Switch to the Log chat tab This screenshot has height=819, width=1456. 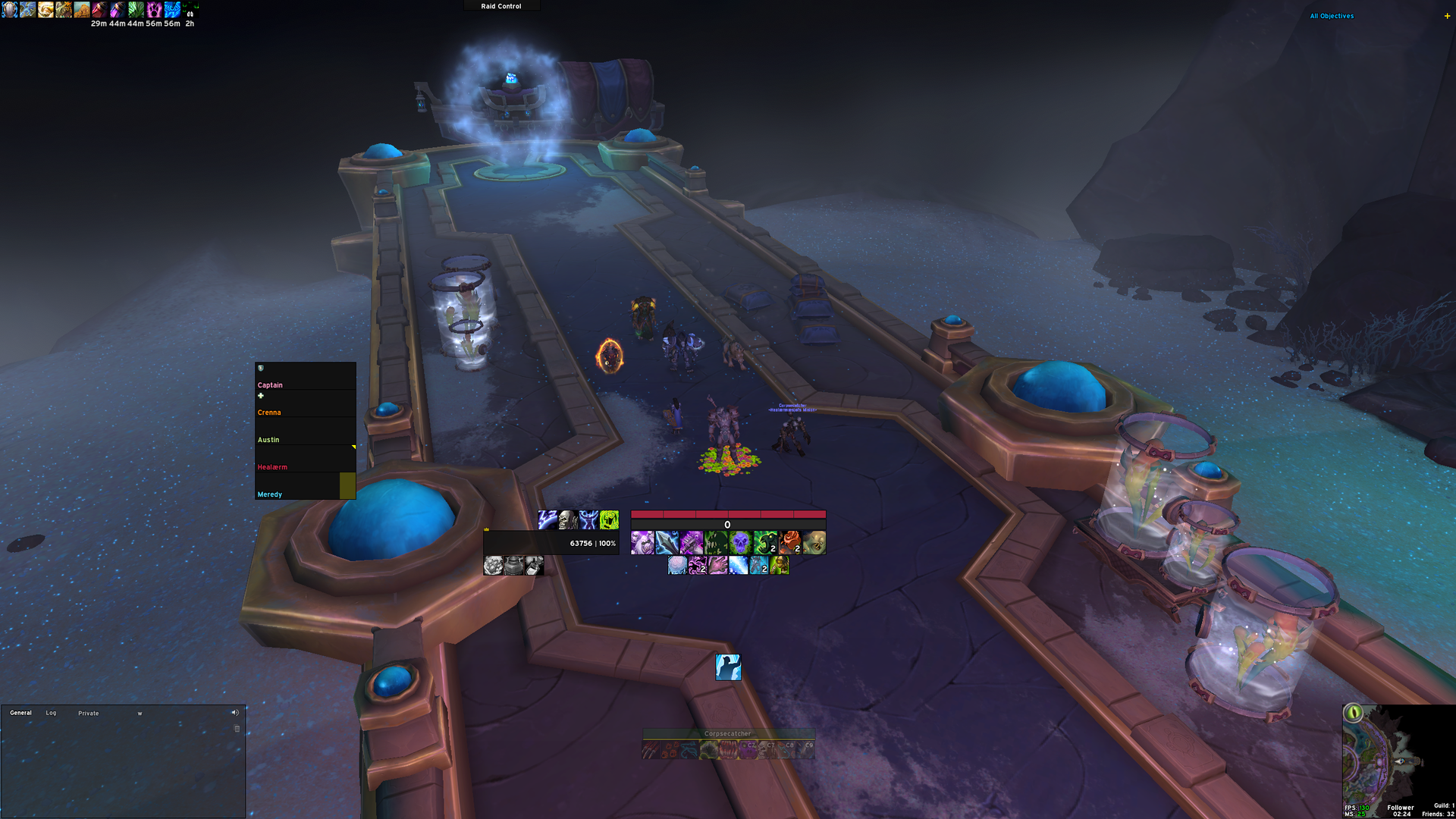[51, 713]
